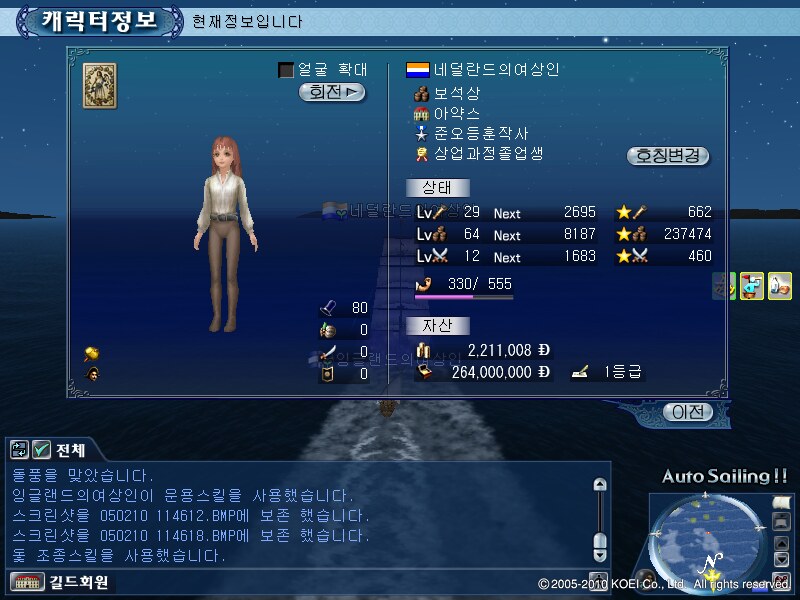800x600 pixels.
Task: Click the chat window switch icon
Action: (20, 449)
